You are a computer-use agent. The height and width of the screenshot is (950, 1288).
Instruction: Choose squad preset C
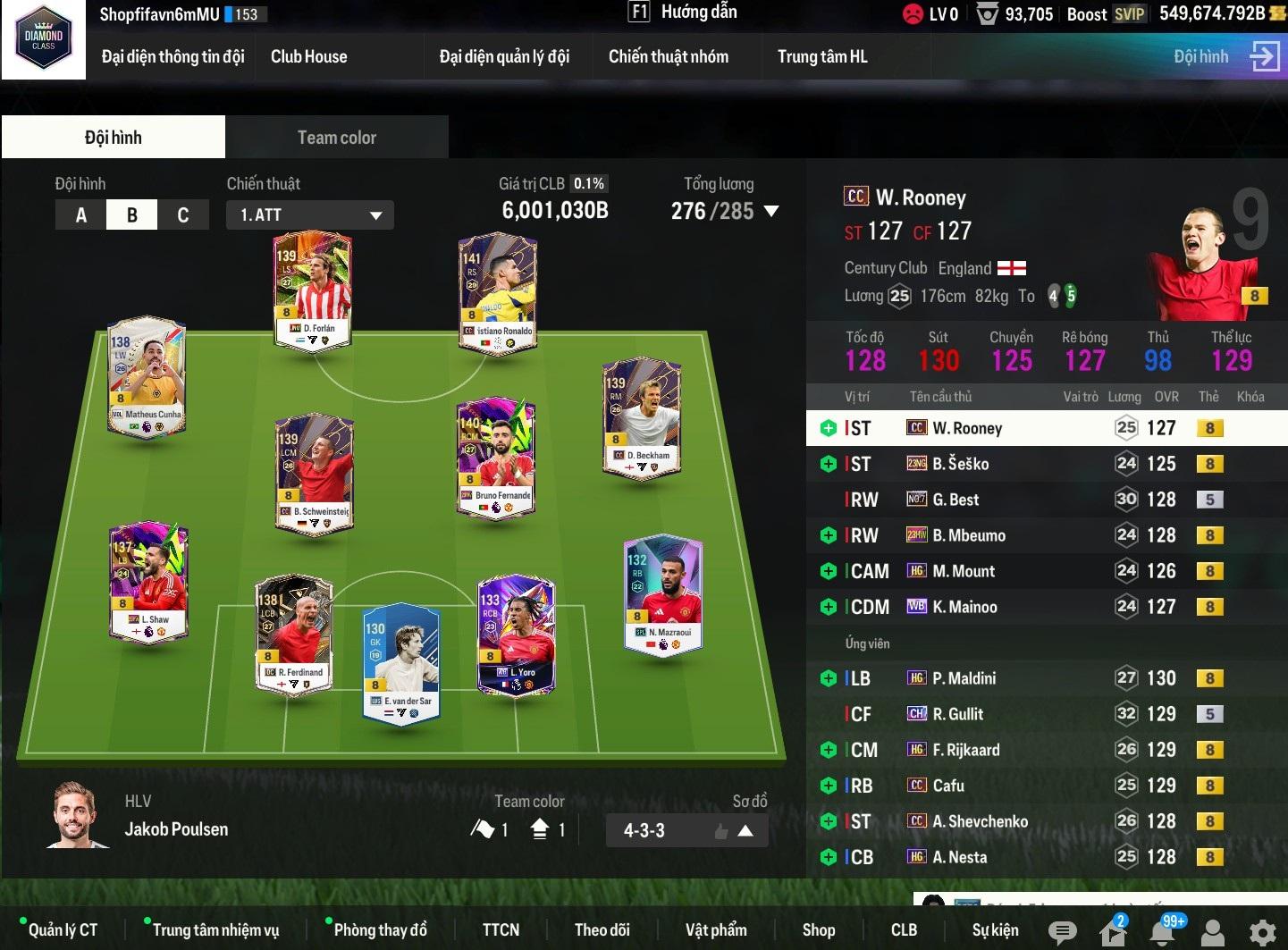click(x=183, y=215)
